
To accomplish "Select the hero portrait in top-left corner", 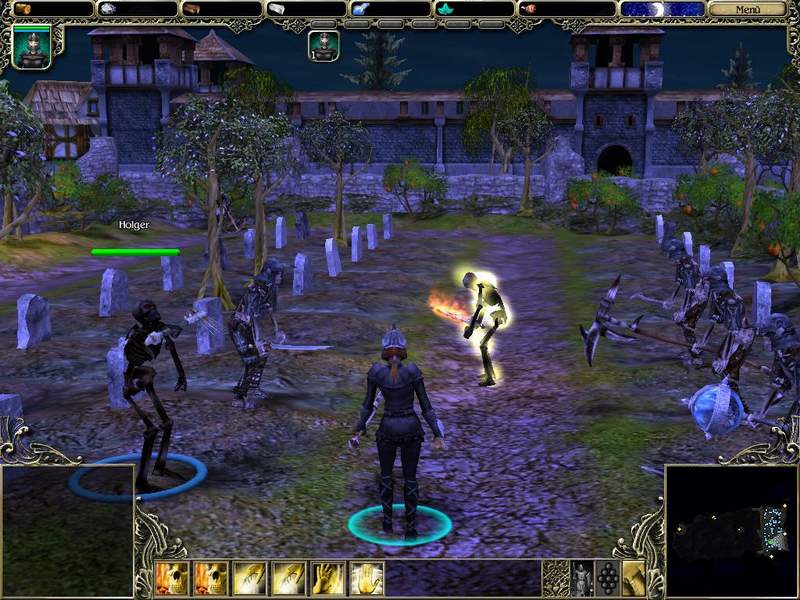I will coord(31,46).
